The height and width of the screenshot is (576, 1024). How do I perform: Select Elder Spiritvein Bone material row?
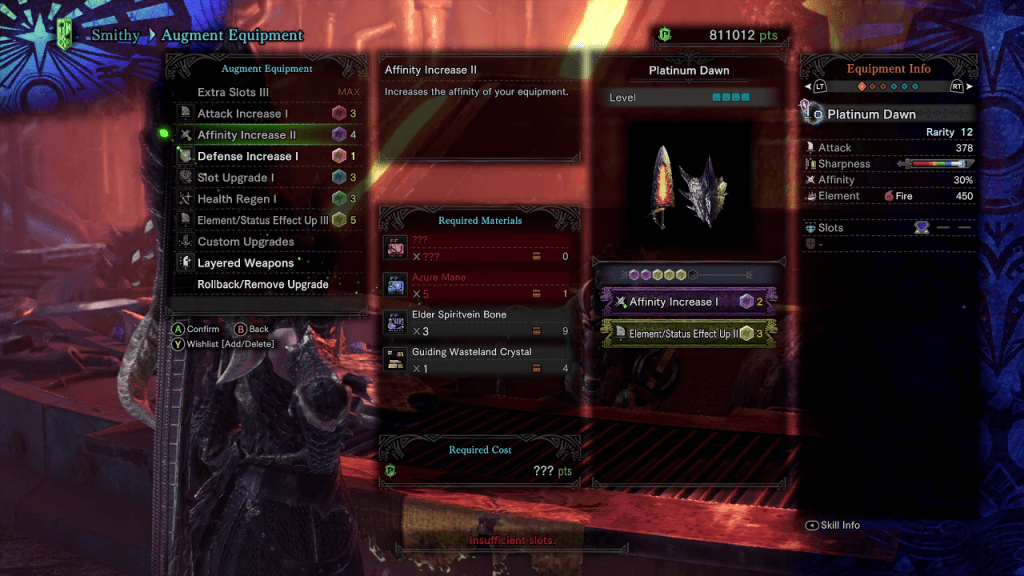479,323
